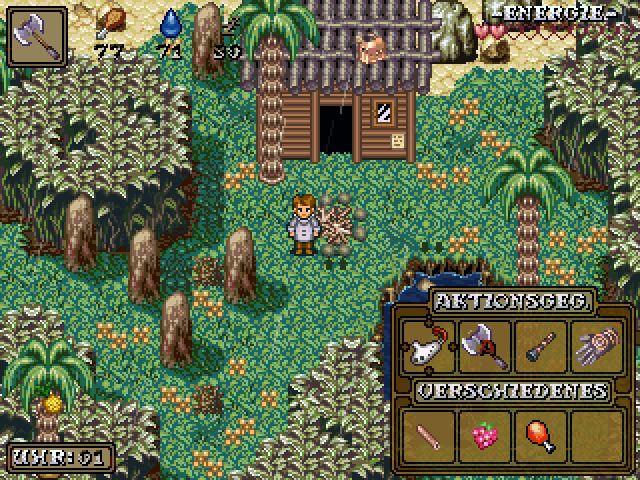The width and height of the screenshot is (640, 480).
Task: Select the flashlight action item
Action: click(x=539, y=347)
